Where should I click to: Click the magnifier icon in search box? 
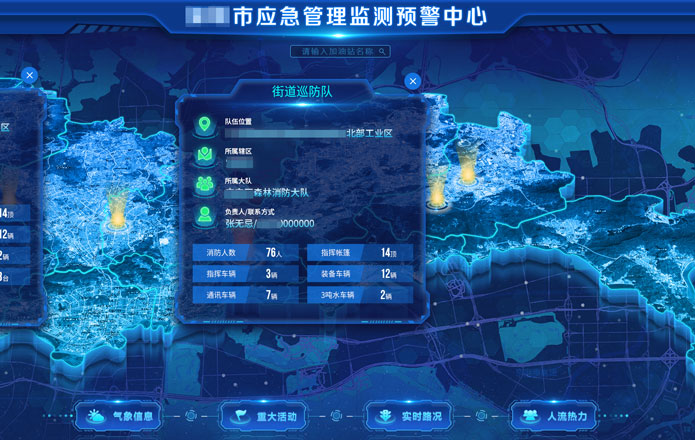[383, 51]
